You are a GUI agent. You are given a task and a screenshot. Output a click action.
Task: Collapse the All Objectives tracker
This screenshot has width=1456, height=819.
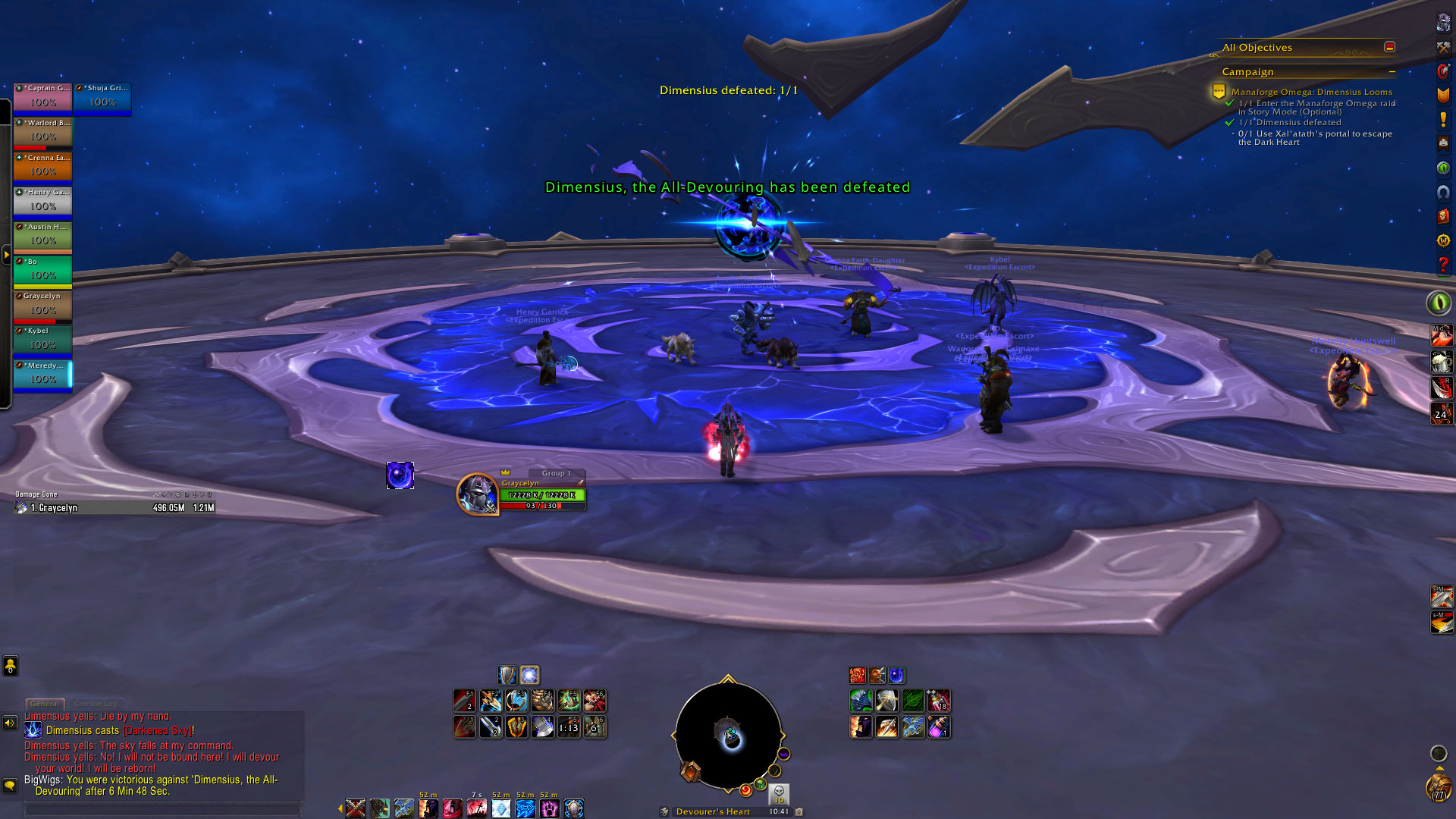click(1389, 47)
